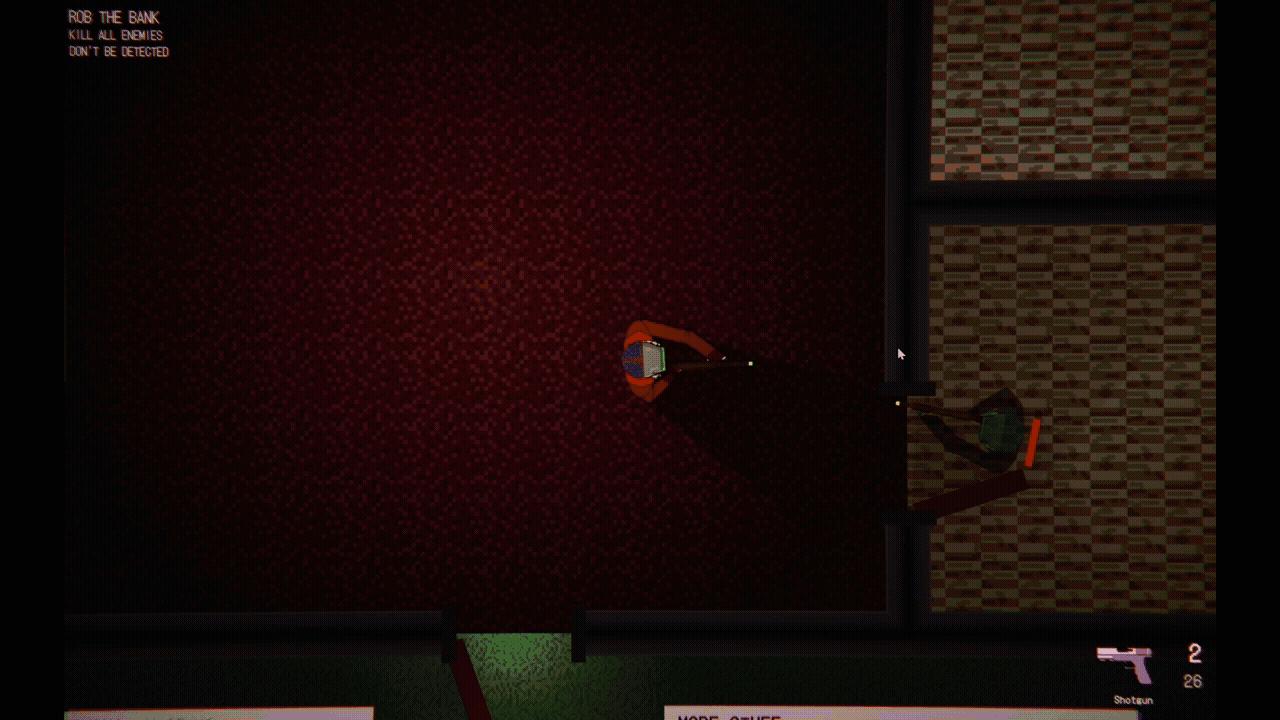Click the player character in the dark room
The width and height of the screenshot is (1280, 720).
[x=650, y=360]
